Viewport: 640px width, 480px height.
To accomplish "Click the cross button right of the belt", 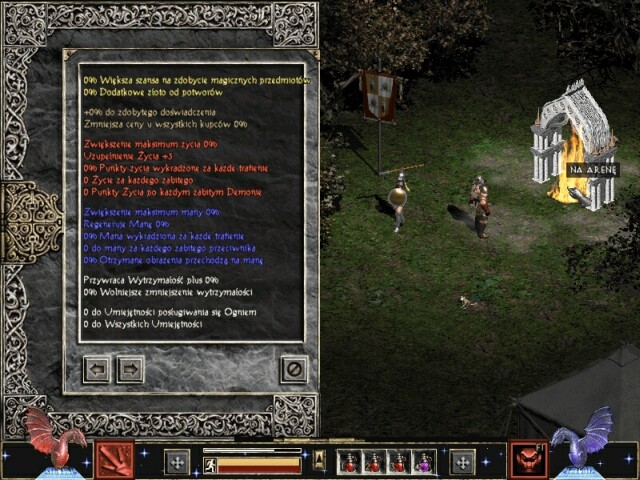I will [462, 462].
